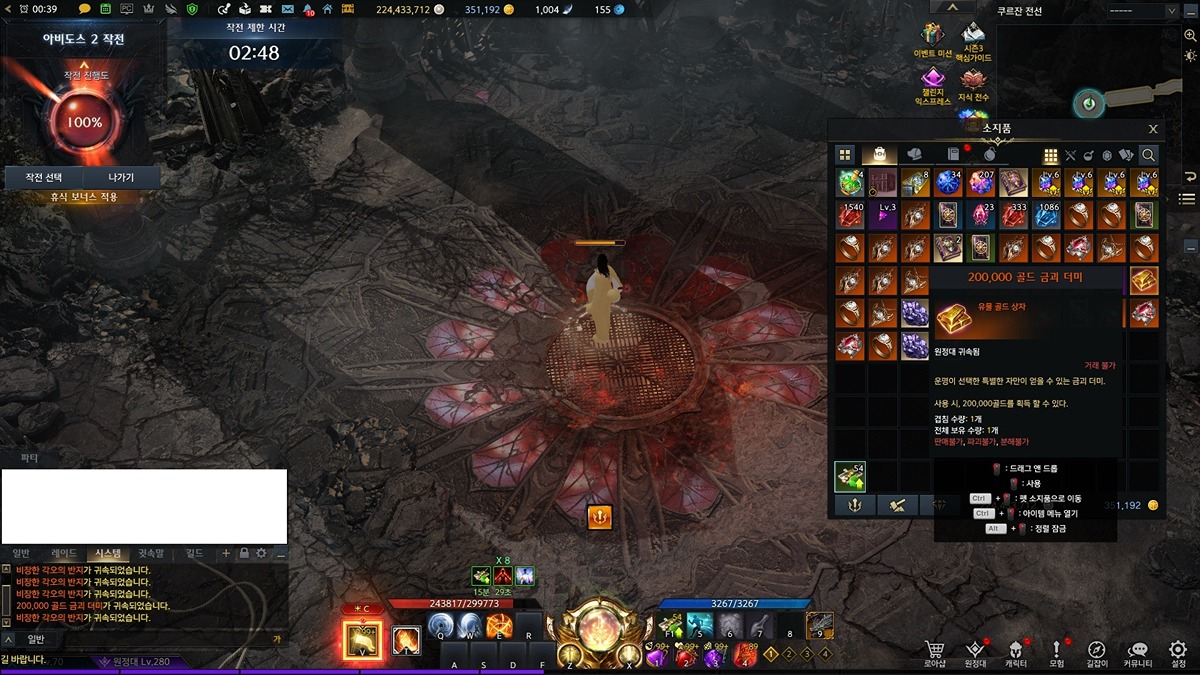
Task: Open the 캐릭터 character menu
Action: [x=1015, y=650]
